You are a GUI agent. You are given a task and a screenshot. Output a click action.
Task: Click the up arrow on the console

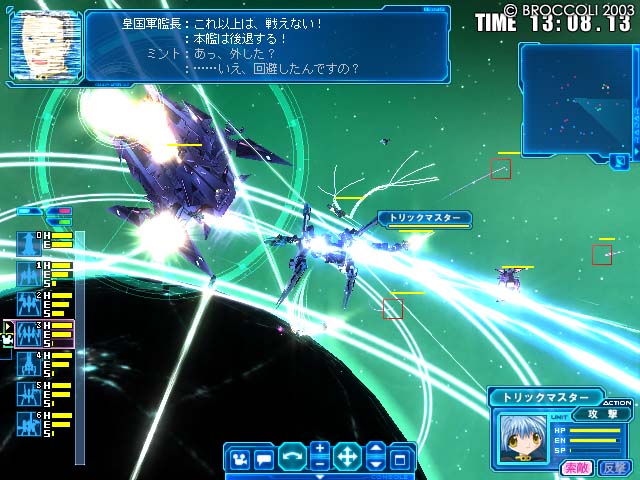pyautogui.click(x=375, y=450)
